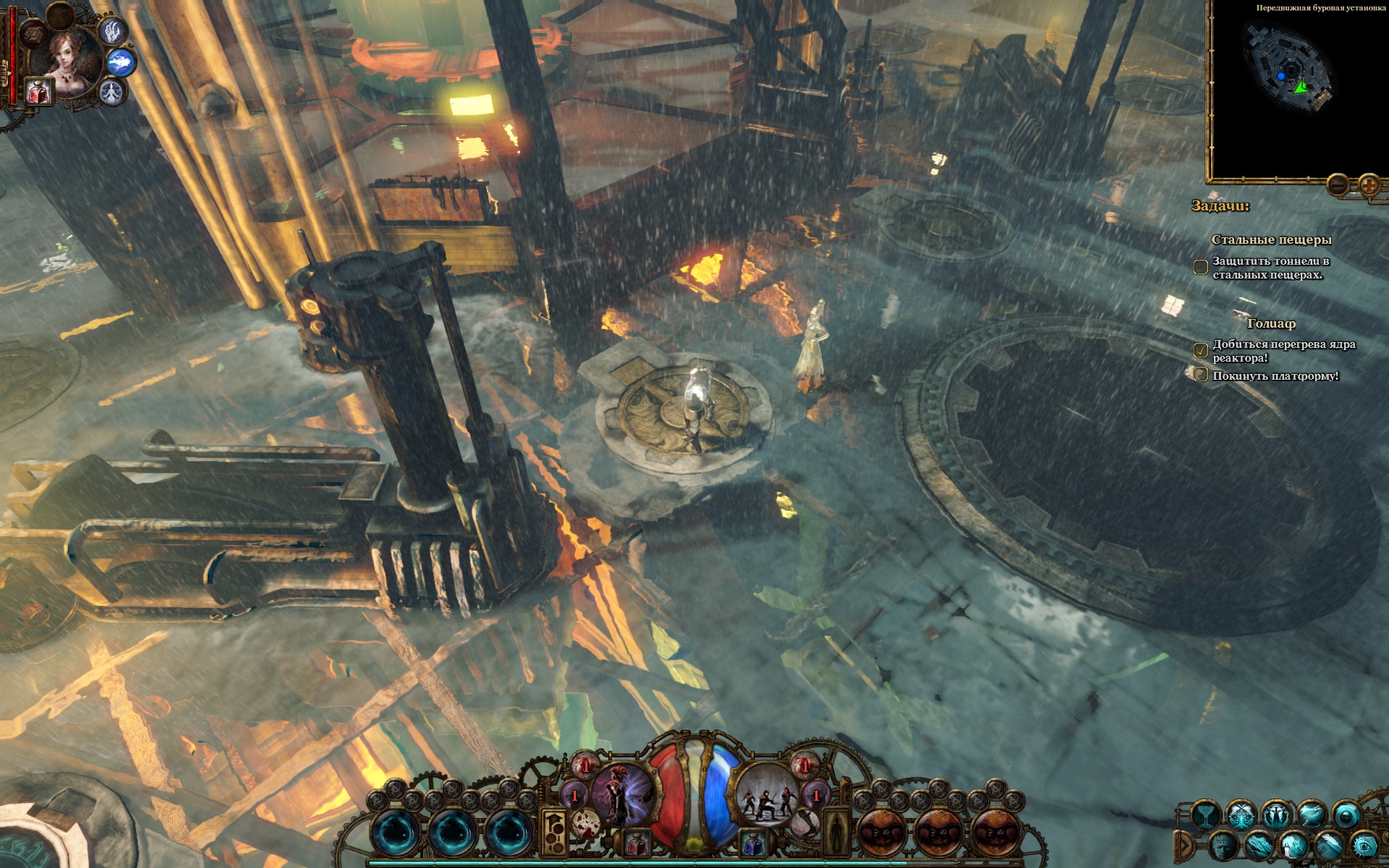1389x868 pixels.
Task: Zoom out the minimap with the minus button
Action: tap(1338, 185)
